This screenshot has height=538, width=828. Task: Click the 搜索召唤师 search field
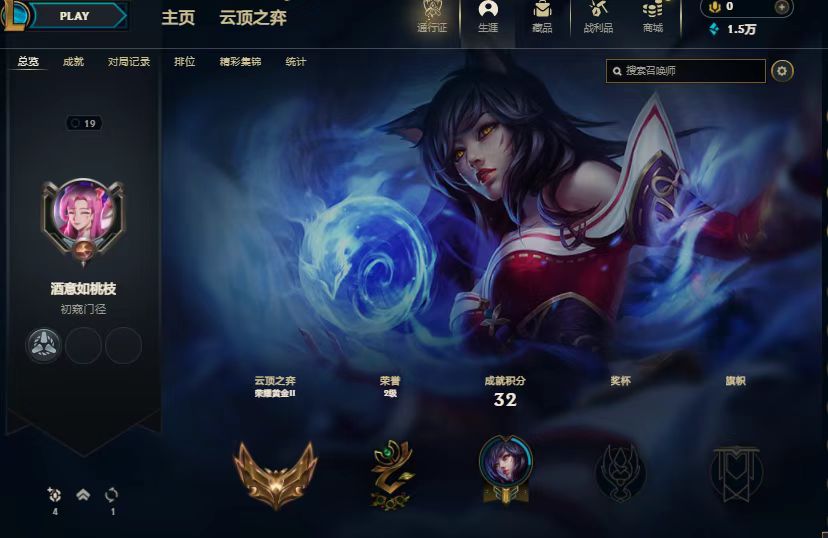(692, 71)
